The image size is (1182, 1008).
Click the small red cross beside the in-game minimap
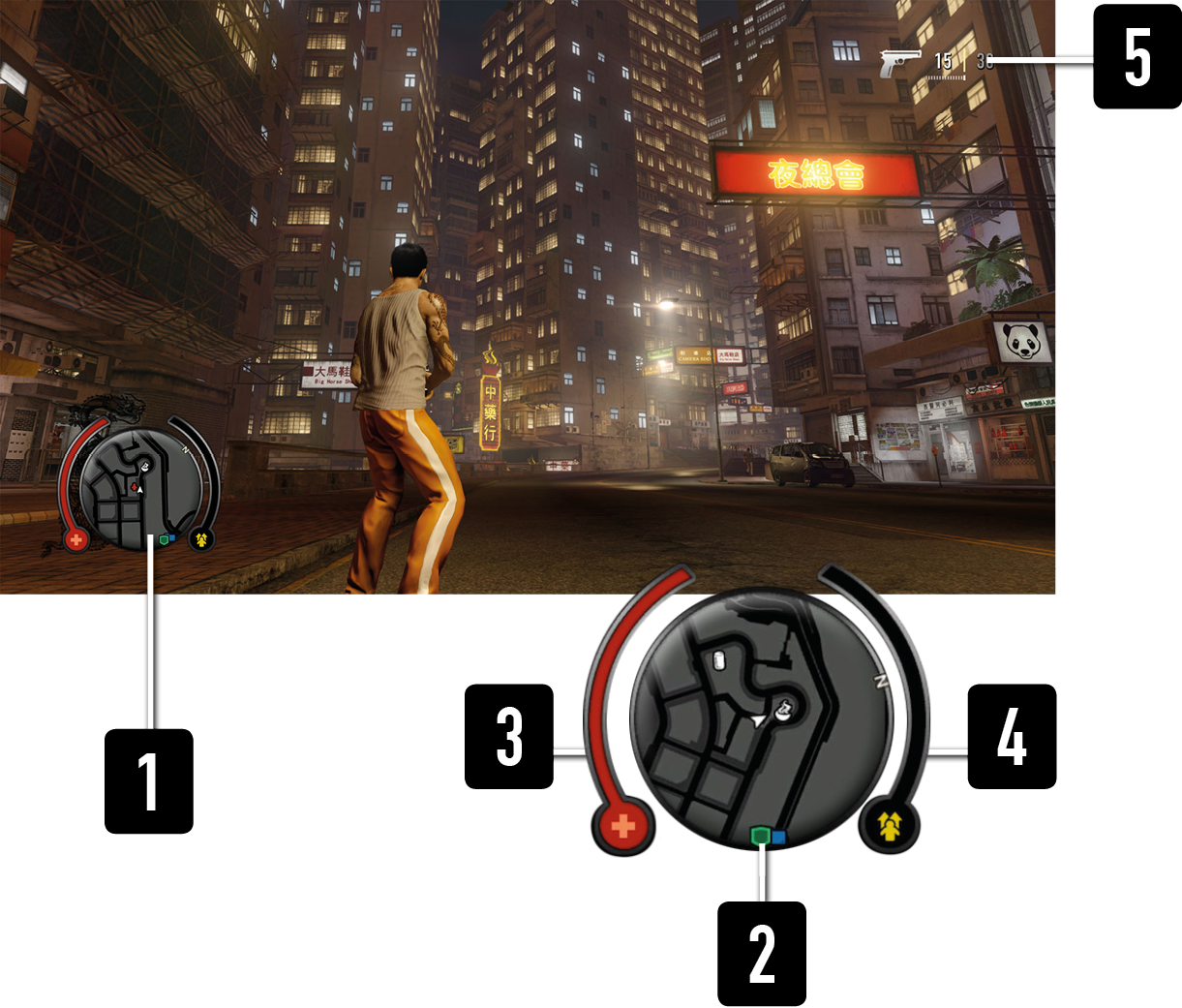tap(76, 538)
